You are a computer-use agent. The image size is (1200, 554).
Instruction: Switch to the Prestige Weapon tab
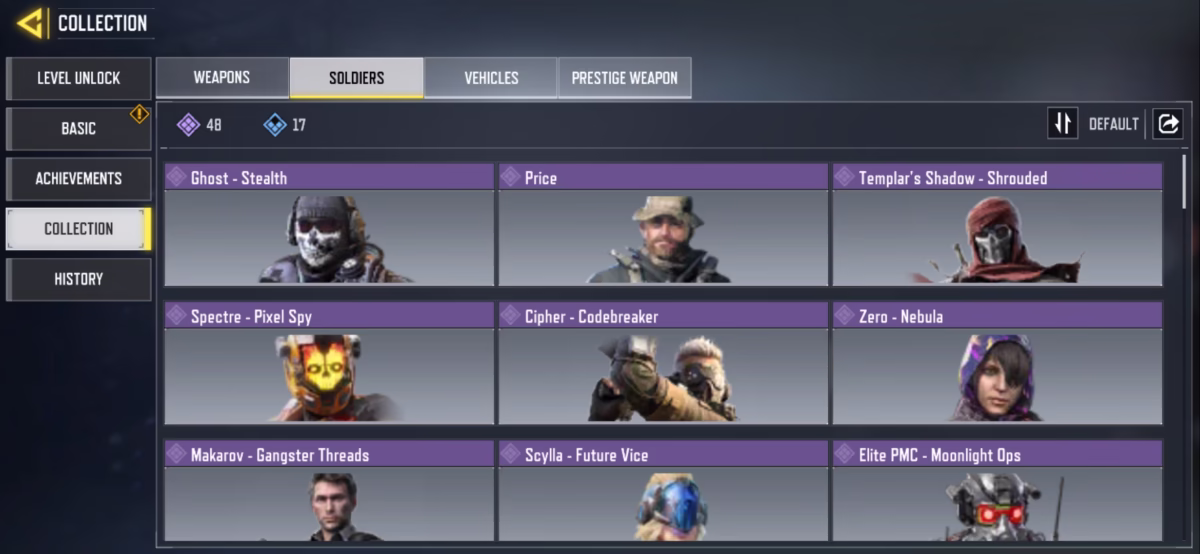click(x=624, y=77)
